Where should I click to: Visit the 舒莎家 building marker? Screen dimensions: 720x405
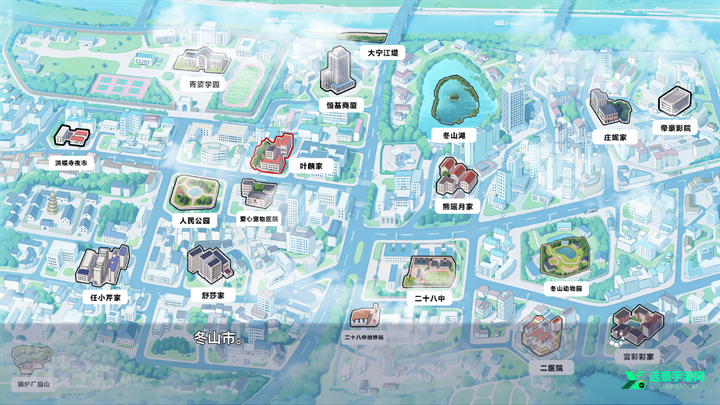tap(209, 264)
